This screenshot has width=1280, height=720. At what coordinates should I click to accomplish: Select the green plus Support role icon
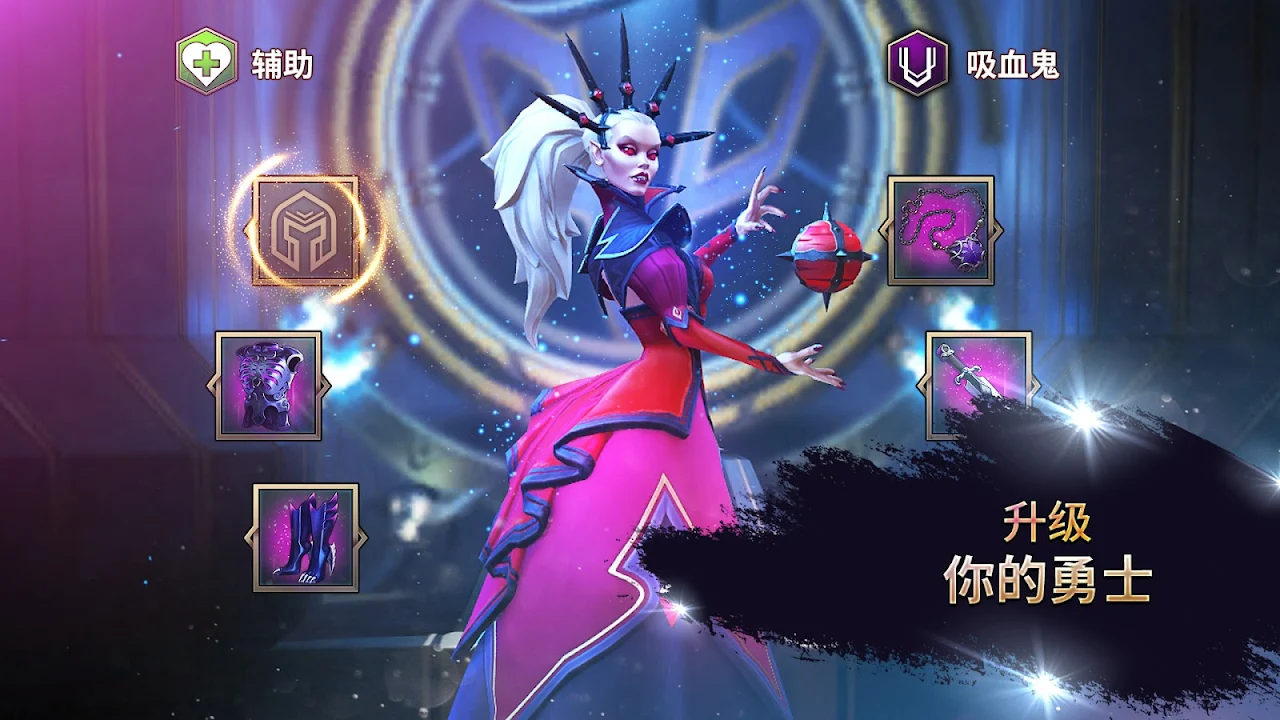207,62
